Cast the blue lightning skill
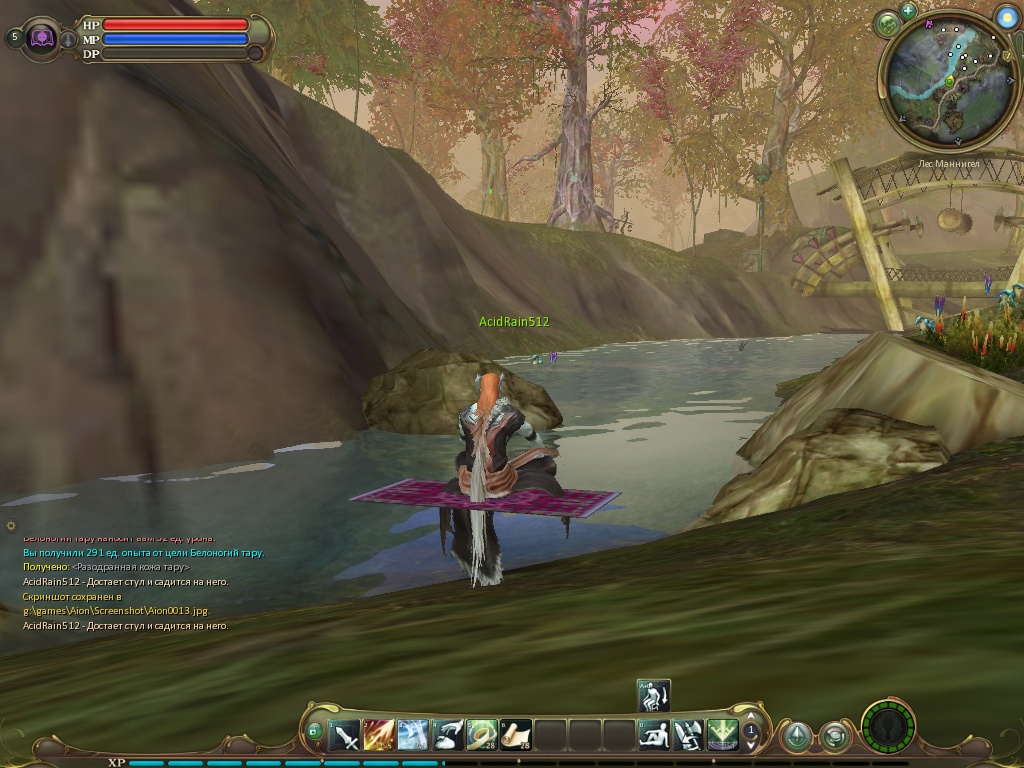1024x768 pixels. 413,736
